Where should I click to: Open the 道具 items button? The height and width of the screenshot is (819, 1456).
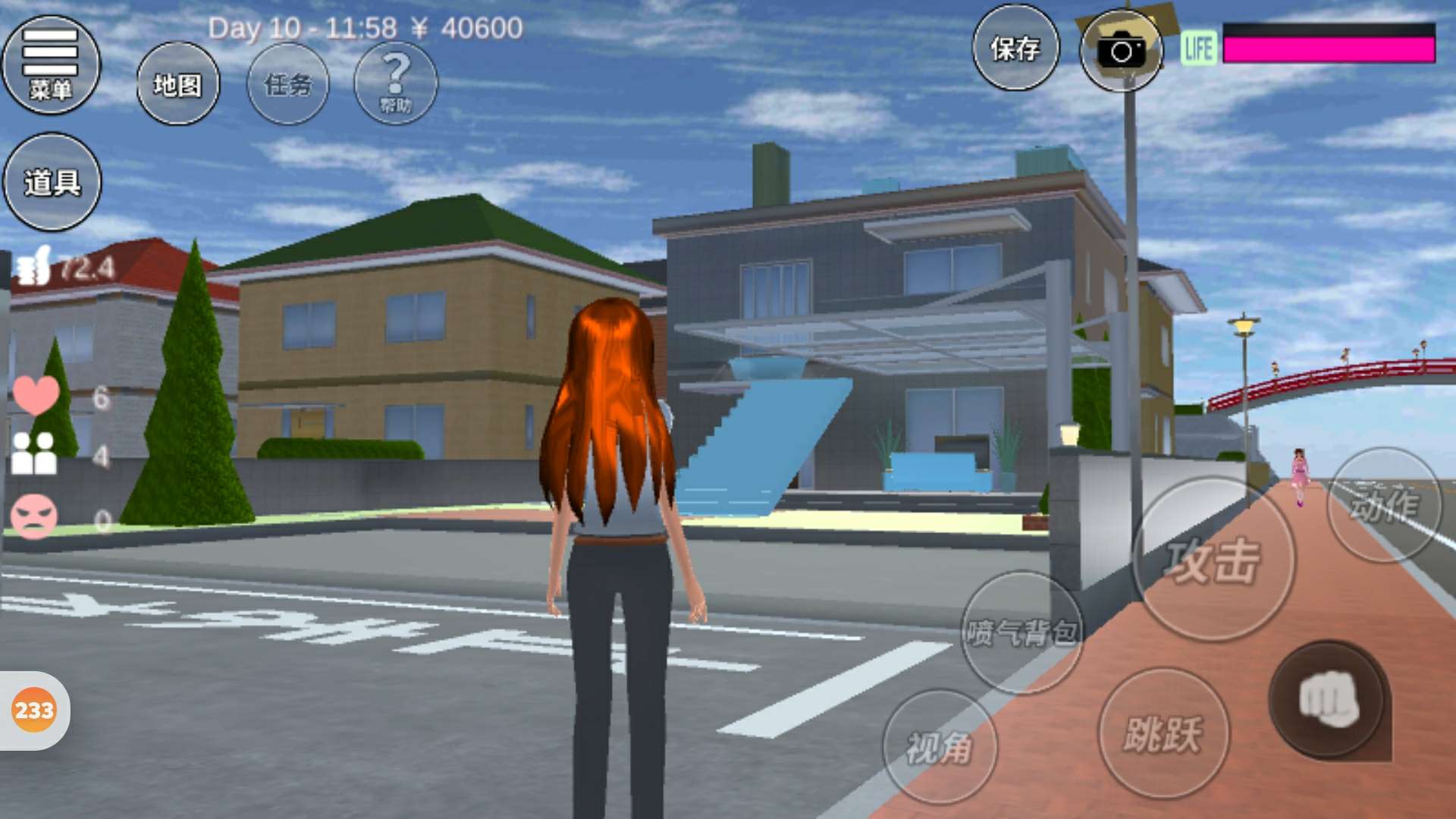[x=52, y=182]
